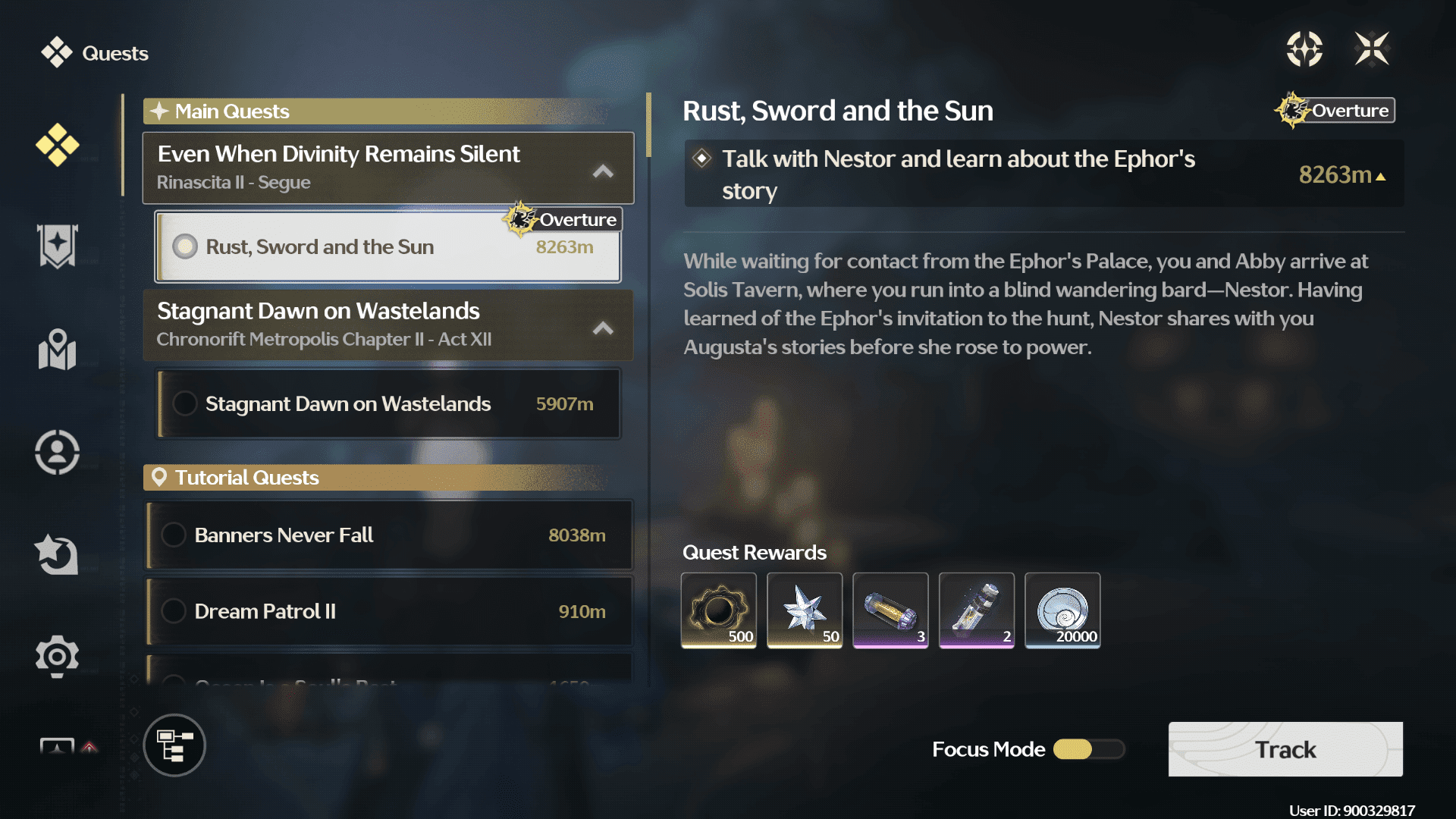Select the banner/challenges icon in left sidebar

[x=57, y=246]
